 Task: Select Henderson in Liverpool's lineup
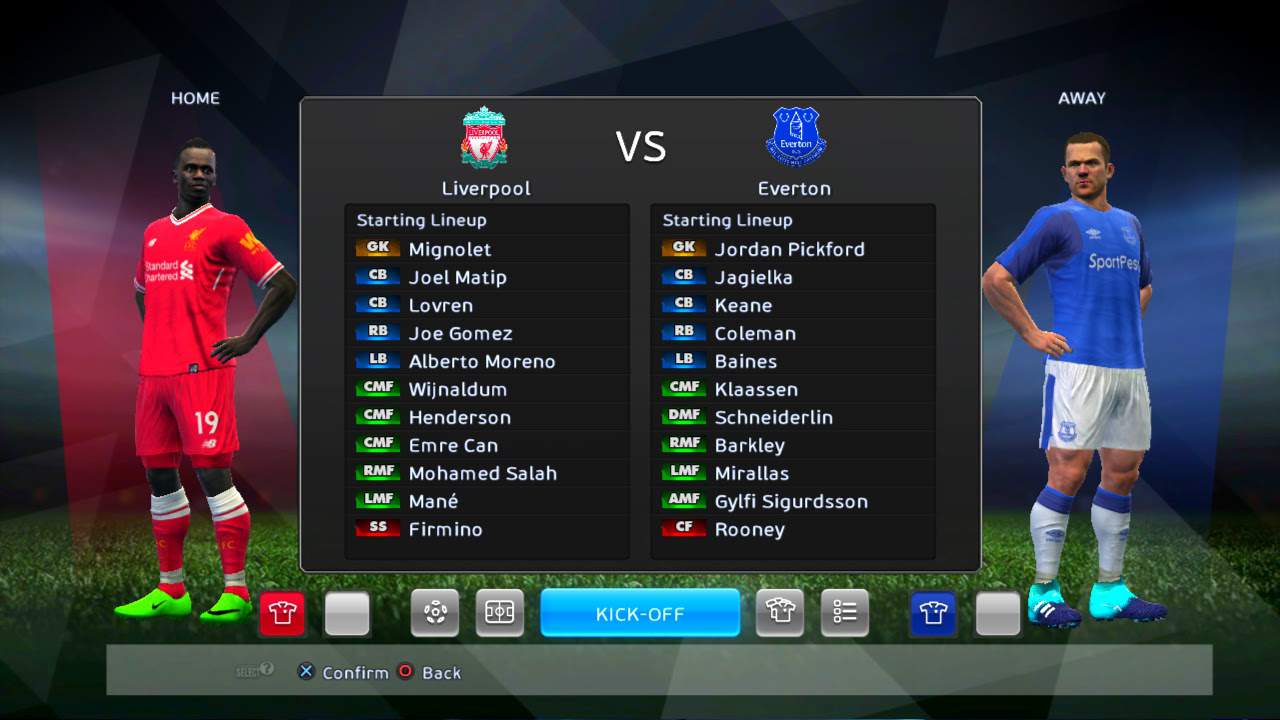[x=459, y=417]
